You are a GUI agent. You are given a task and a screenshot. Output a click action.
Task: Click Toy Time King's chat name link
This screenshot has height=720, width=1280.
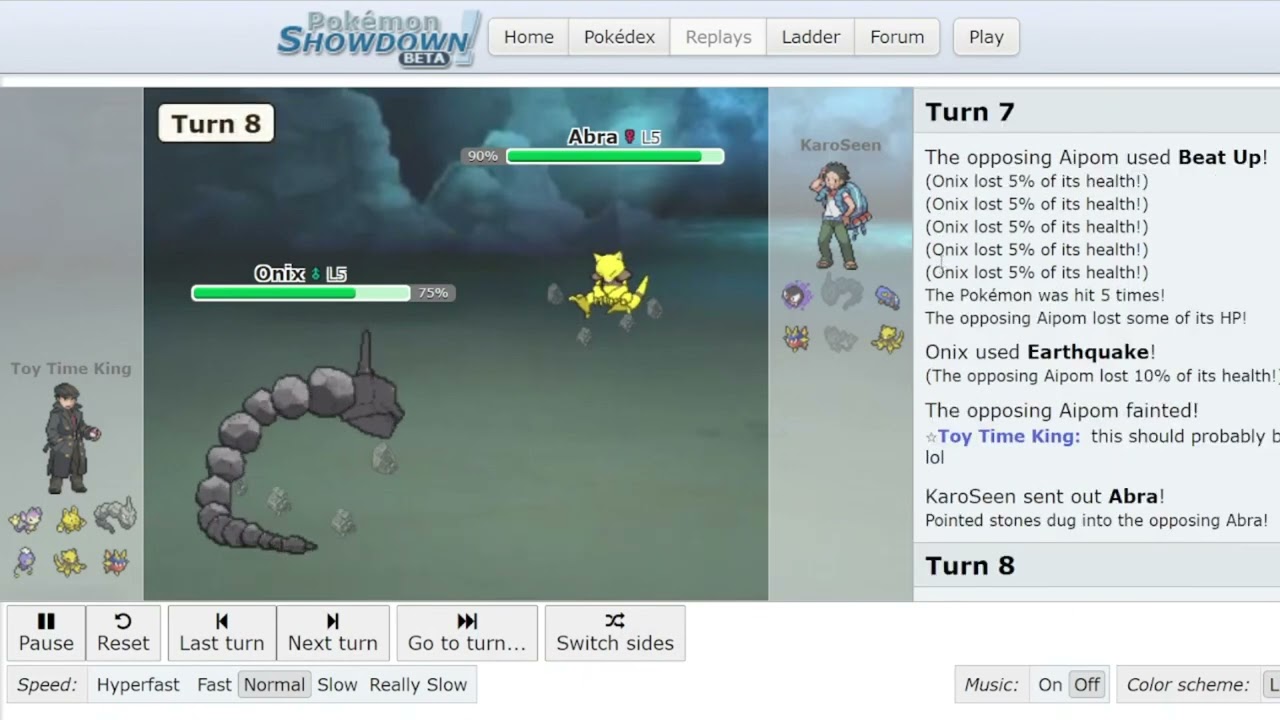(1003, 436)
